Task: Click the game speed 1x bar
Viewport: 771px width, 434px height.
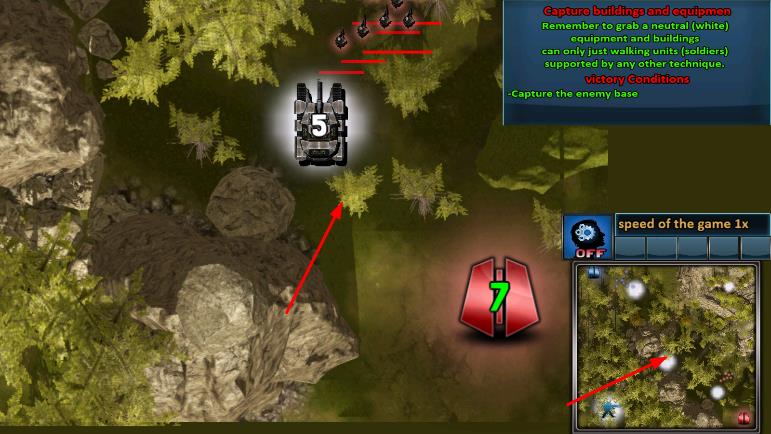Action: click(x=691, y=224)
